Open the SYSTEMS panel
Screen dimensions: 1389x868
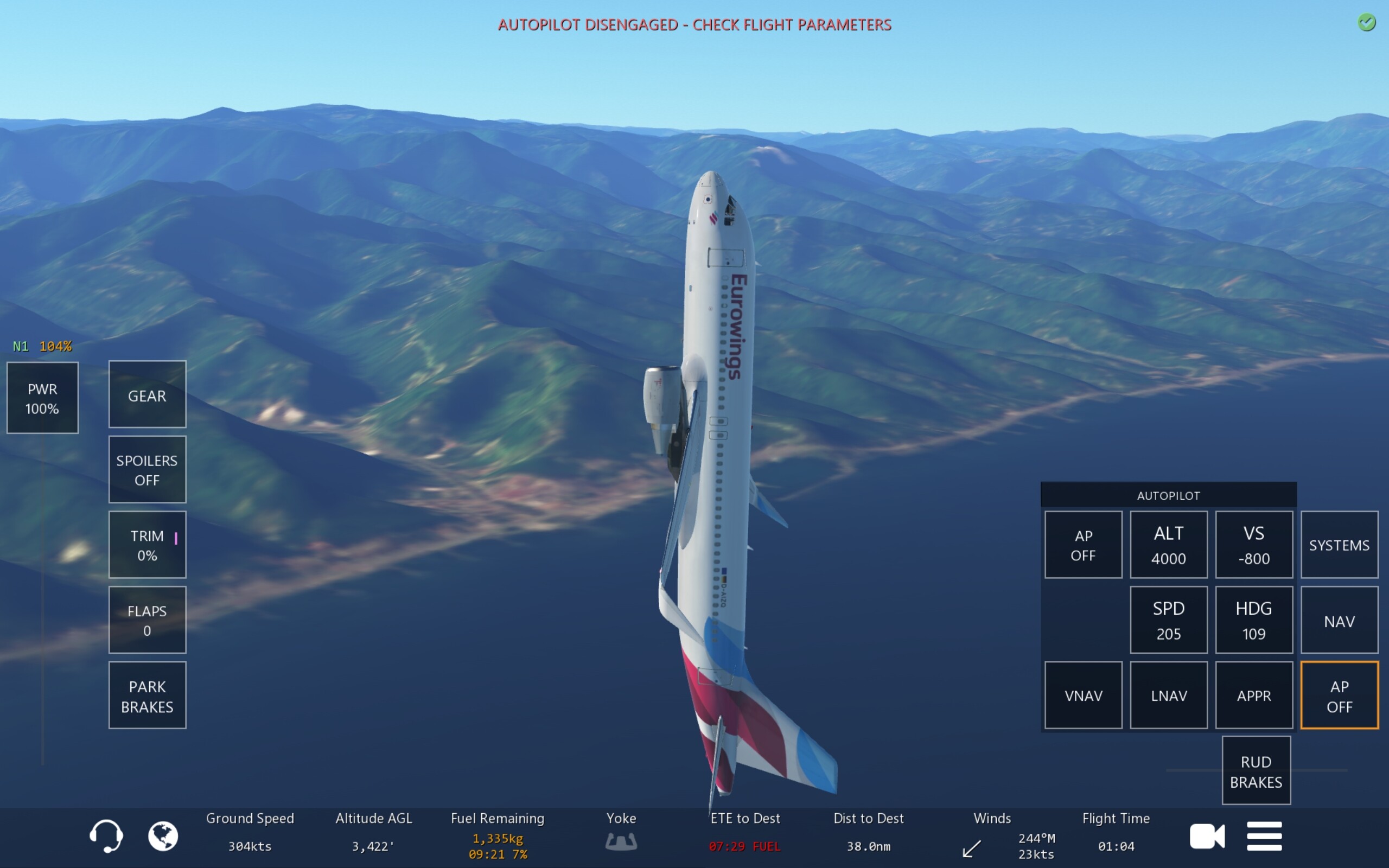(1339, 545)
